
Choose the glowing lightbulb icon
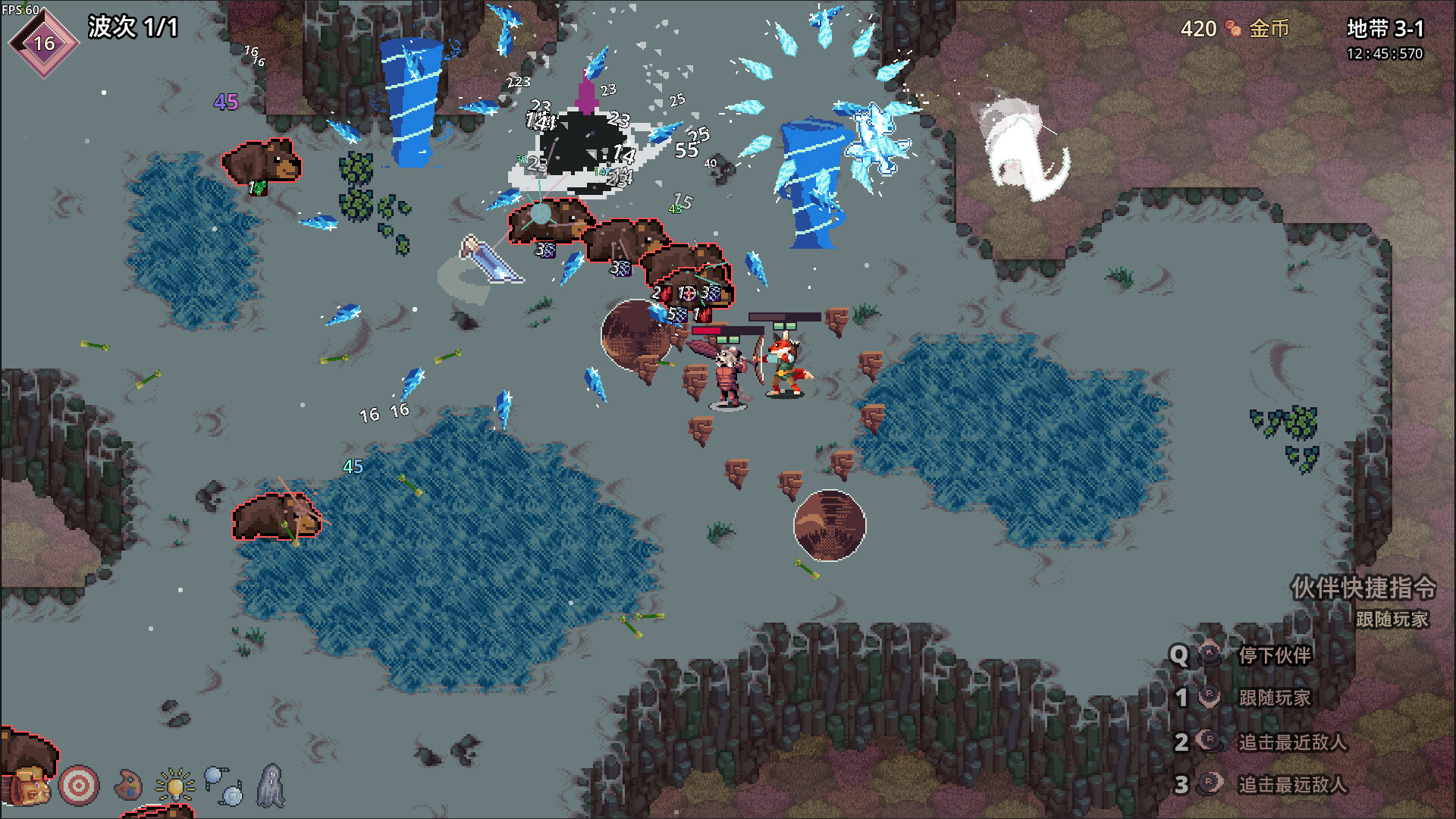pyautogui.click(x=175, y=785)
